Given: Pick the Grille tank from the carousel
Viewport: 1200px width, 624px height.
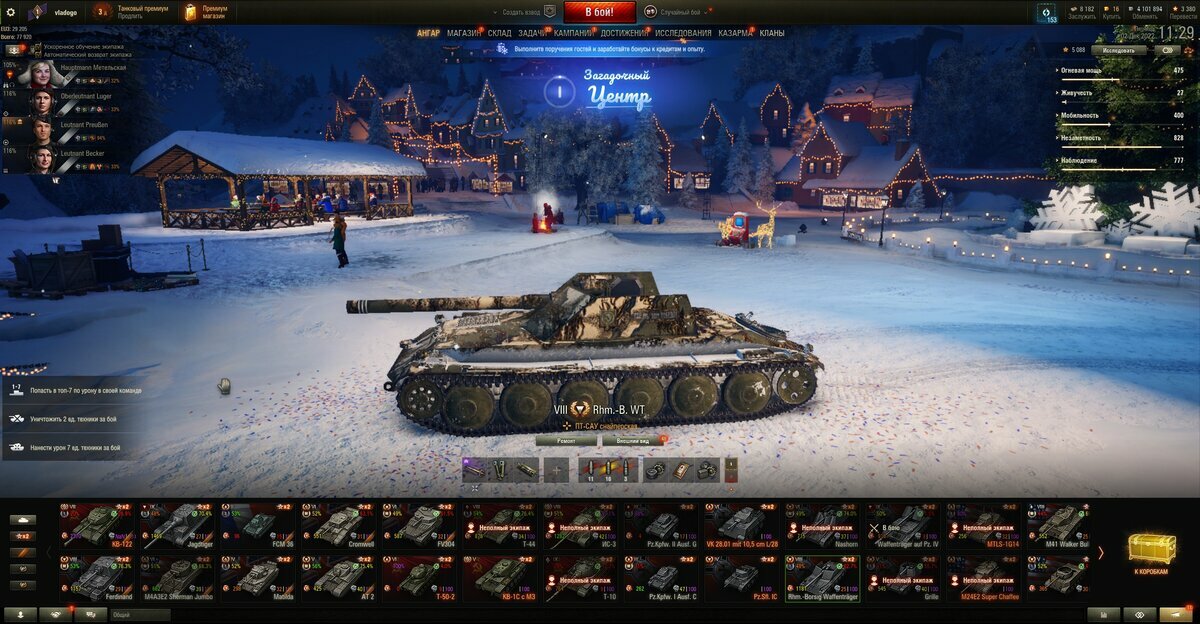Looking at the screenshot, I should (x=902, y=577).
